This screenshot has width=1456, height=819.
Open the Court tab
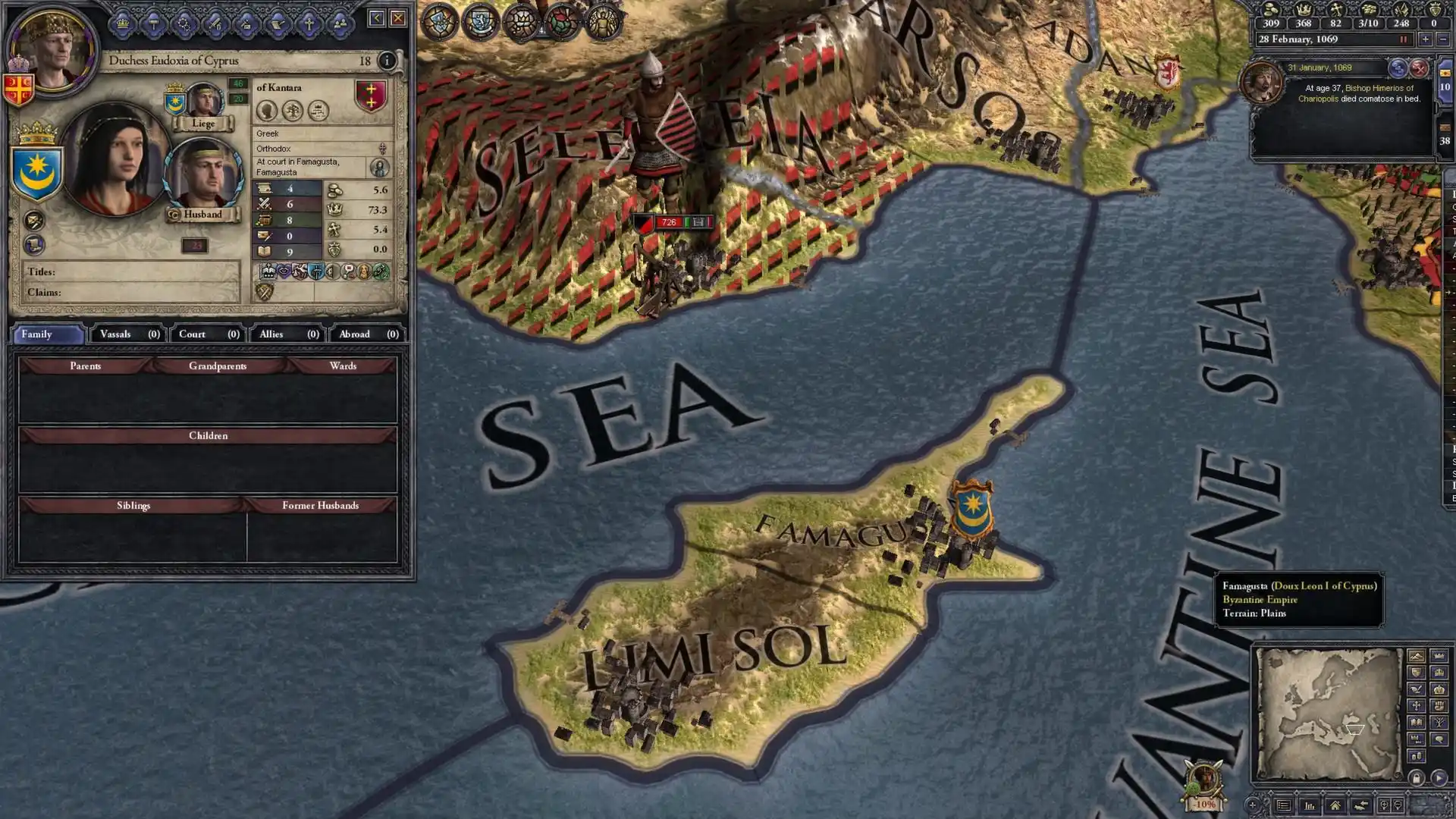click(209, 334)
